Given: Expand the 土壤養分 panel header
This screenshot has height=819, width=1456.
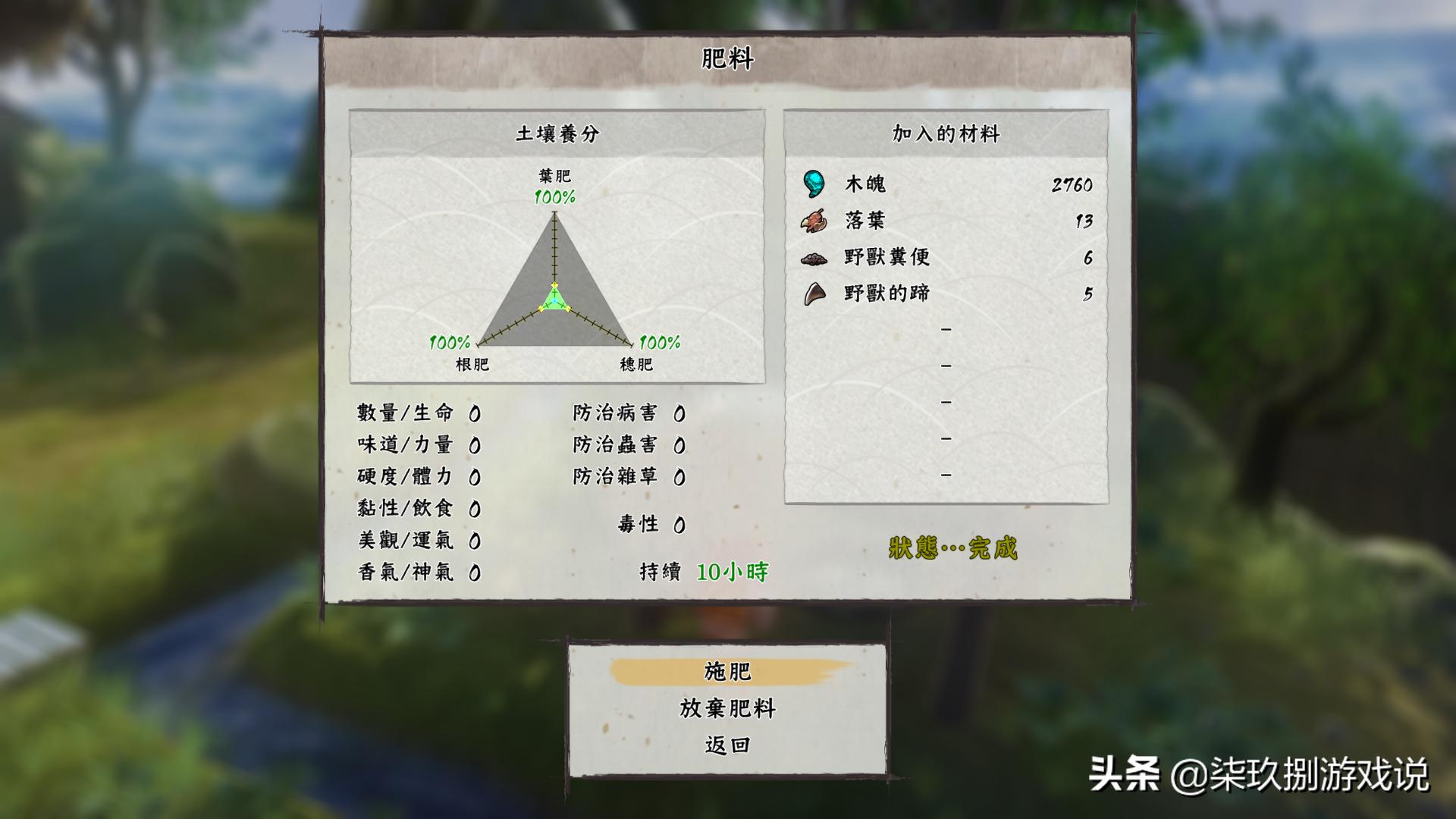Looking at the screenshot, I should pyautogui.click(x=556, y=131).
